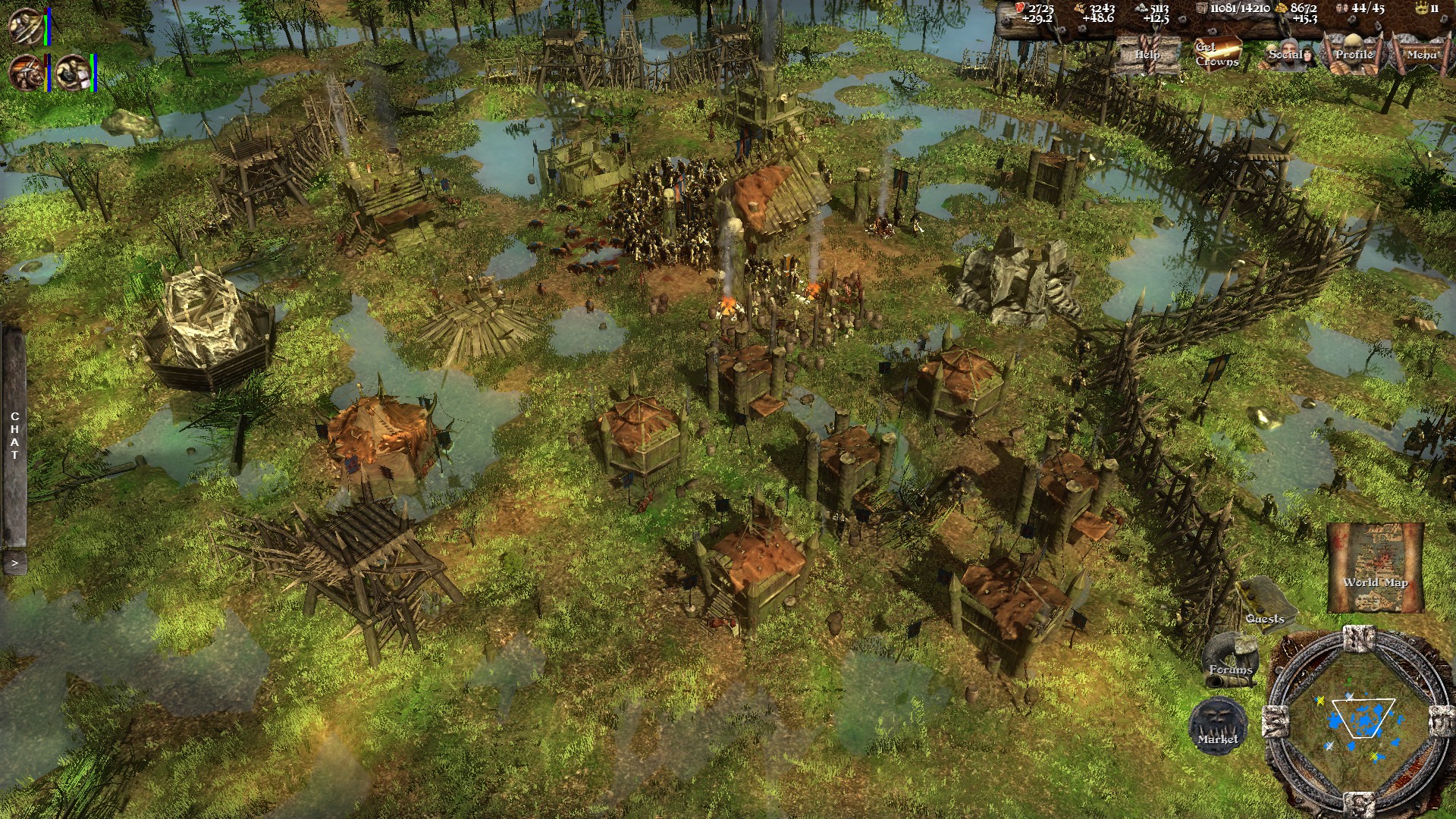Select the second unit portrait
The width and height of the screenshot is (1456, 819).
[x=26, y=74]
